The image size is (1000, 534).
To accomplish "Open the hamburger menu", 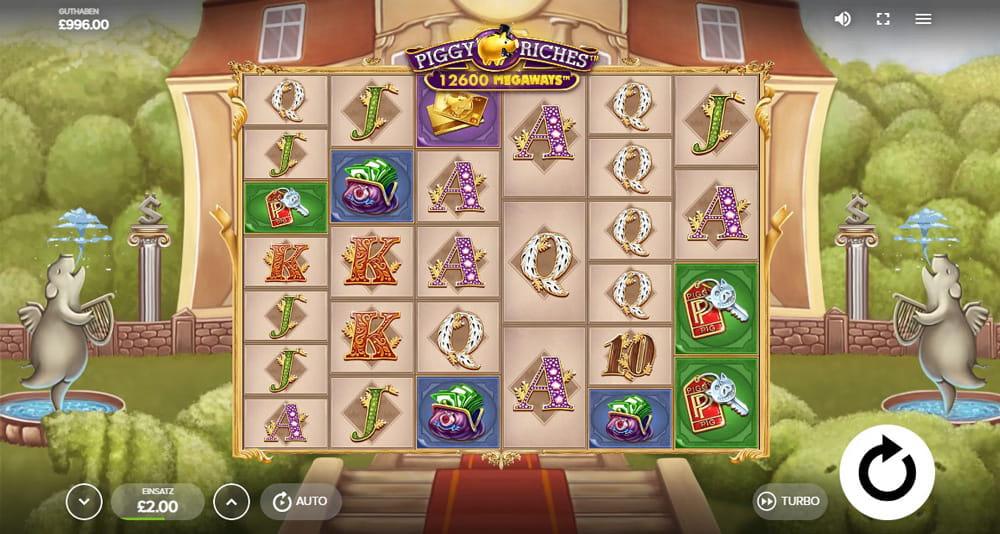I will pyautogui.click(x=923, y=19).
